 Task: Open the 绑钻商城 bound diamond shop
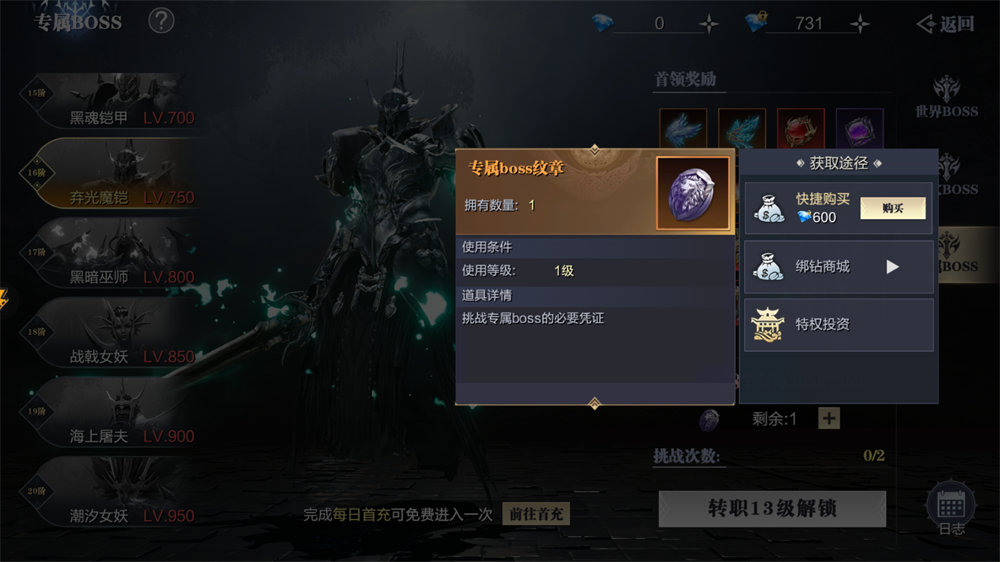click(838, 267)
